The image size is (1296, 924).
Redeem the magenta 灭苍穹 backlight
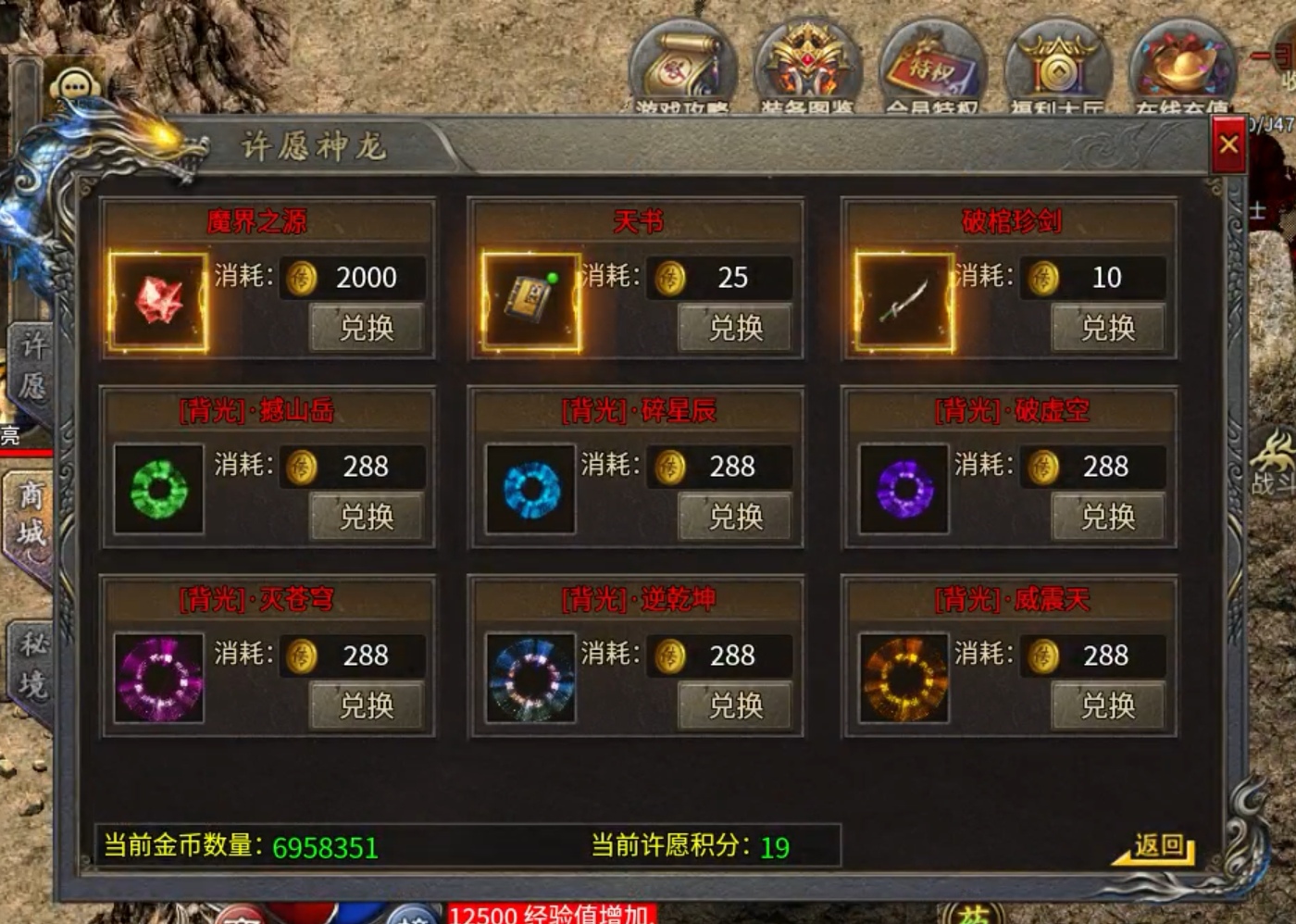click(x=367, y=705)
